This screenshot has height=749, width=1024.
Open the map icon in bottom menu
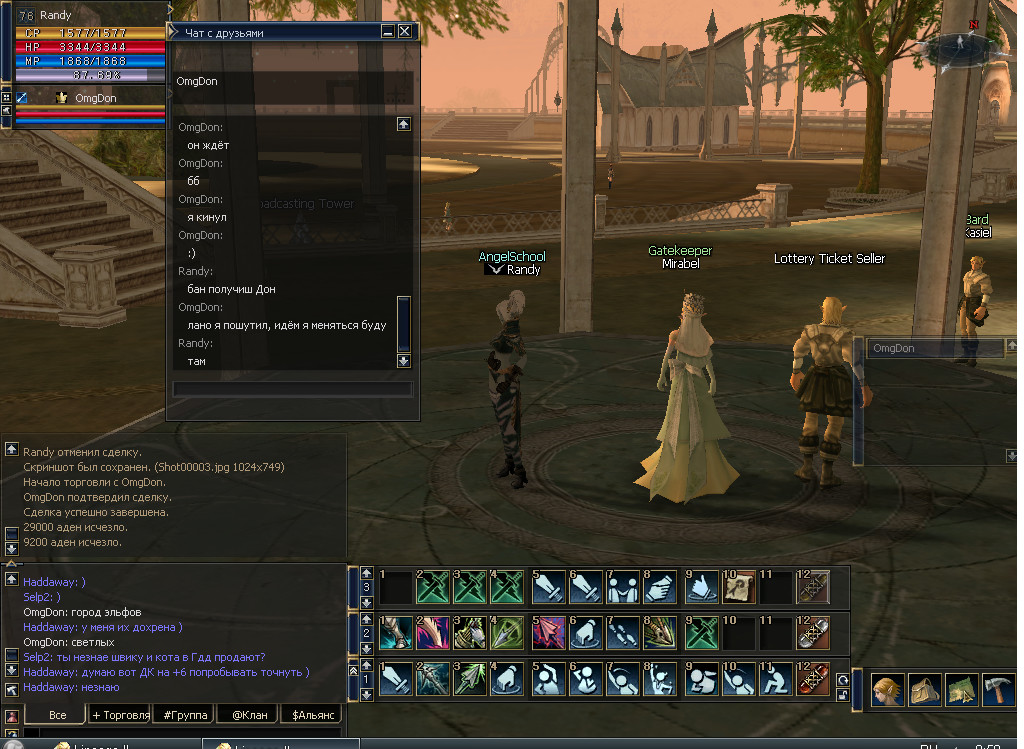961,691
